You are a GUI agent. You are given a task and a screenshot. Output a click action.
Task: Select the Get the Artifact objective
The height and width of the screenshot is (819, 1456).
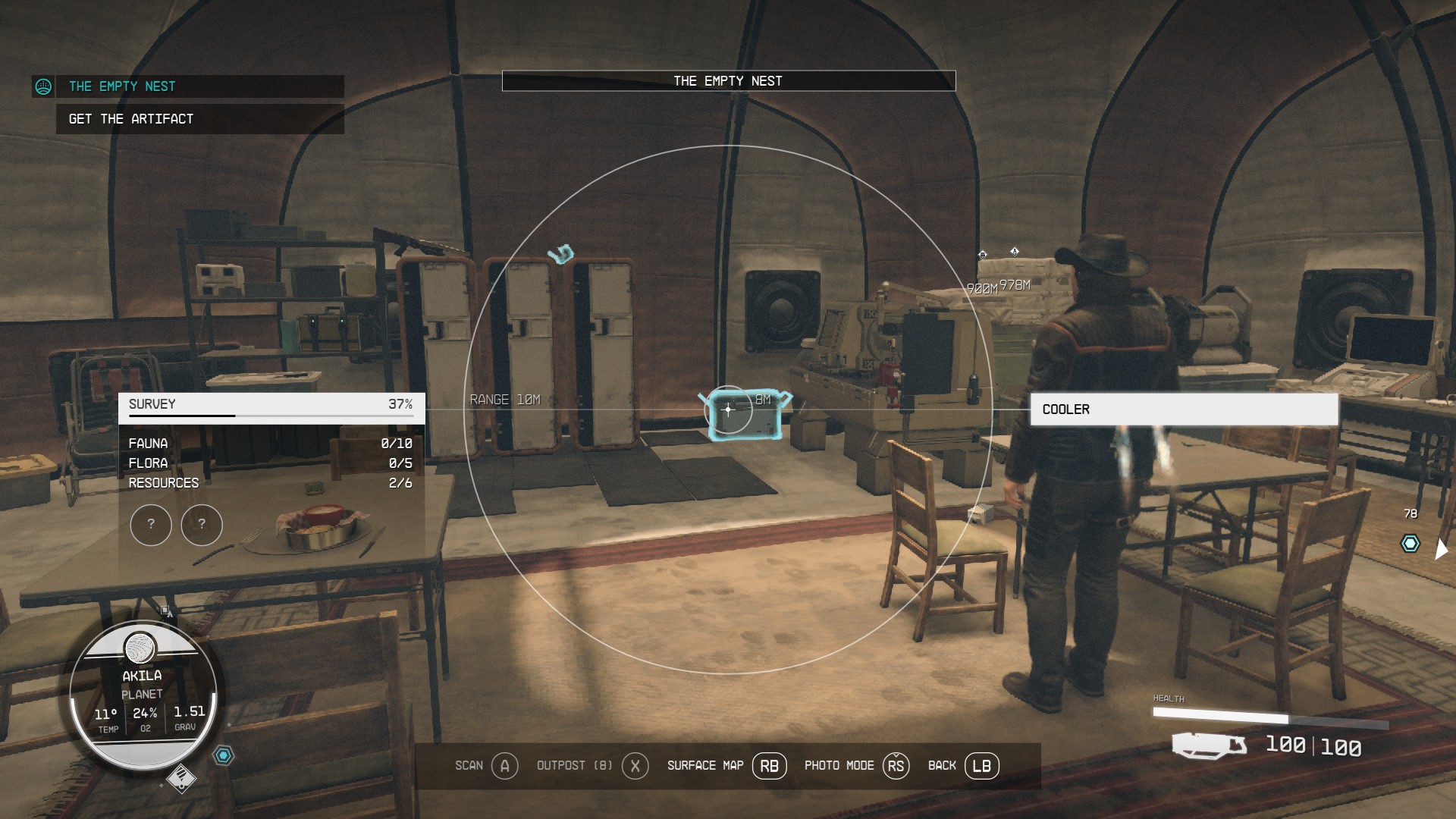(x=131, y=119)
